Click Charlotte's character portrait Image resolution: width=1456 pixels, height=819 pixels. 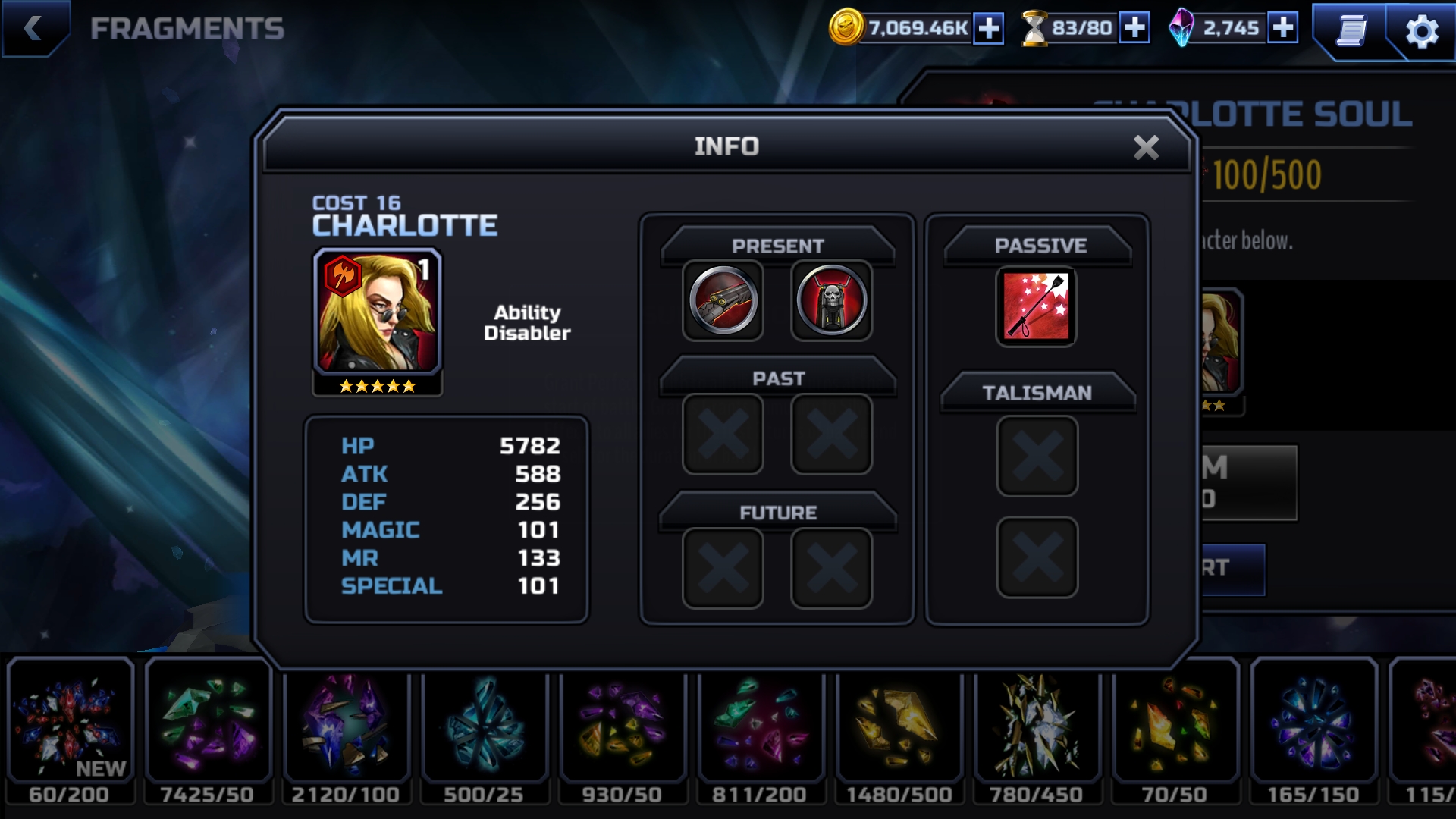(378, 312)
